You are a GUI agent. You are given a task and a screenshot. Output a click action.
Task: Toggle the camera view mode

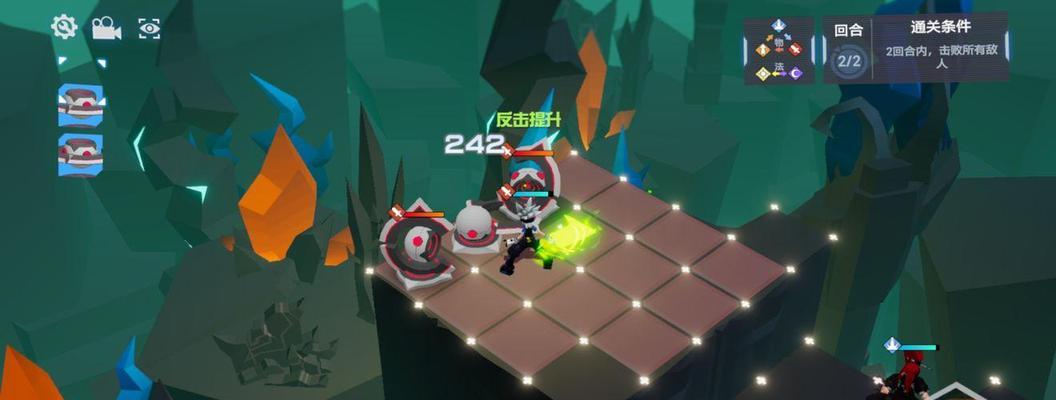point(106,28)
